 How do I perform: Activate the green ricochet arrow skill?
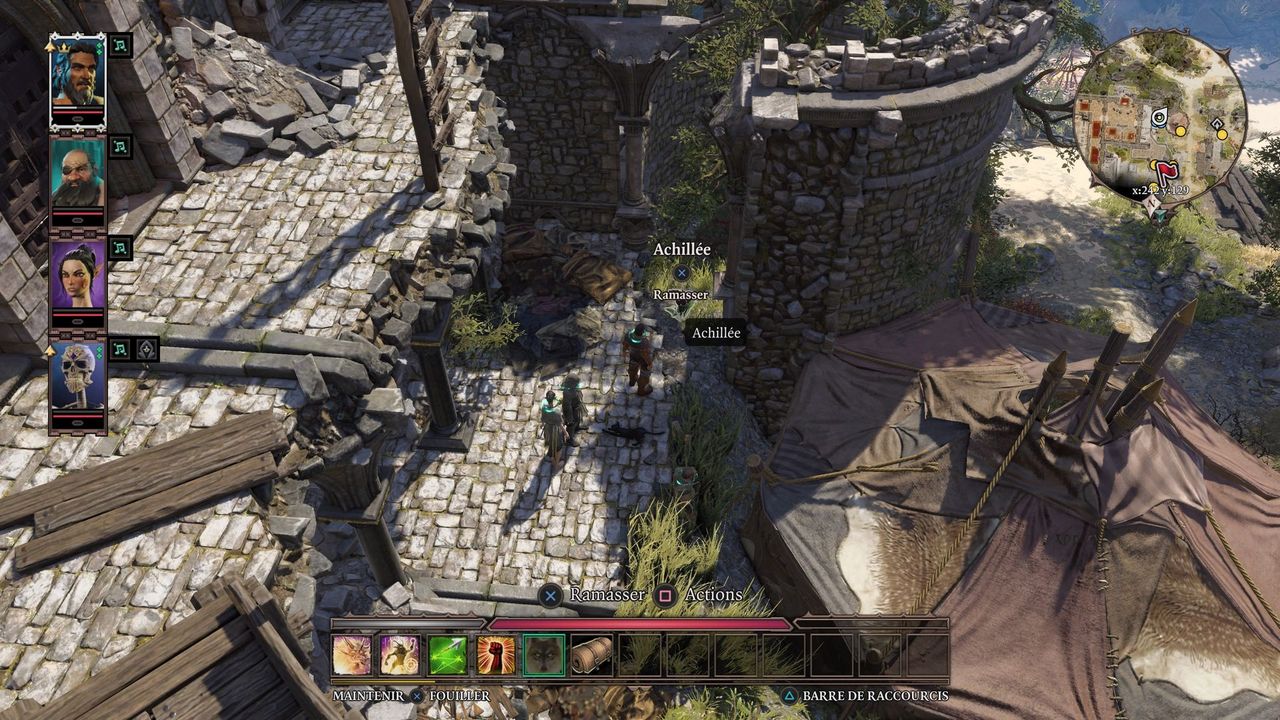(448, 655)
